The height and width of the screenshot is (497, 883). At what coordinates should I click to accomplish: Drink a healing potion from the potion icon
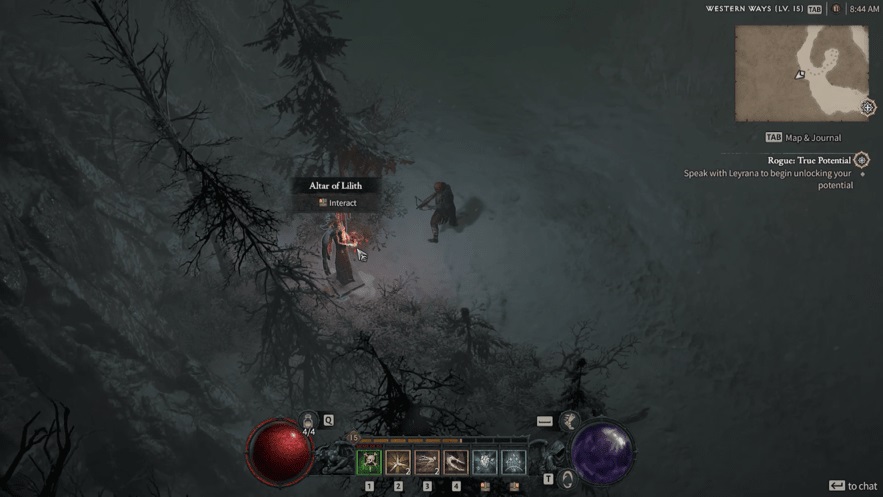tap(308, 423)
